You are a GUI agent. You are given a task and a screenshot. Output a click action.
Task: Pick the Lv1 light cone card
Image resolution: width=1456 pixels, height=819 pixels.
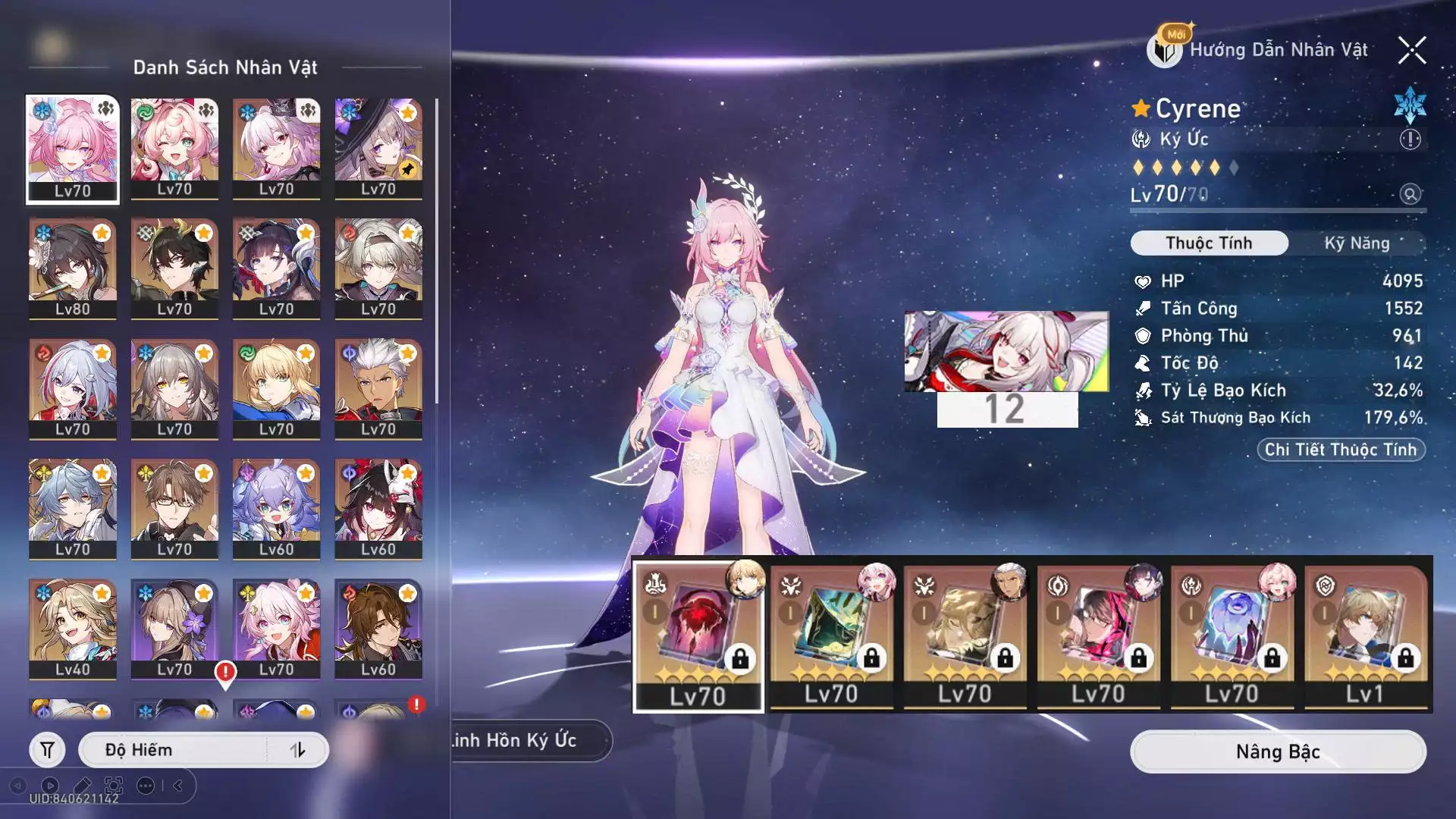pos(1365,635)
